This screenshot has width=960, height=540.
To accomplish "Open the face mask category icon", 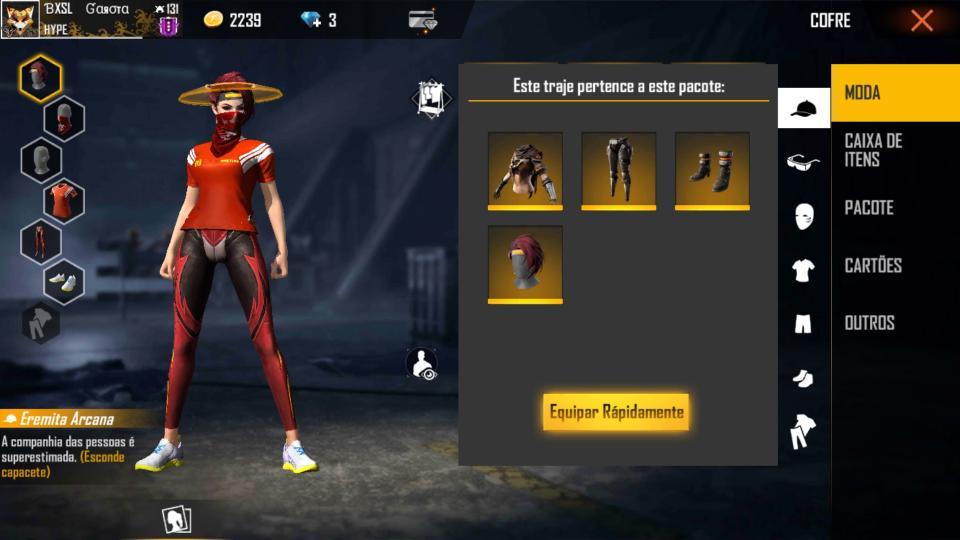I will 803,216.
